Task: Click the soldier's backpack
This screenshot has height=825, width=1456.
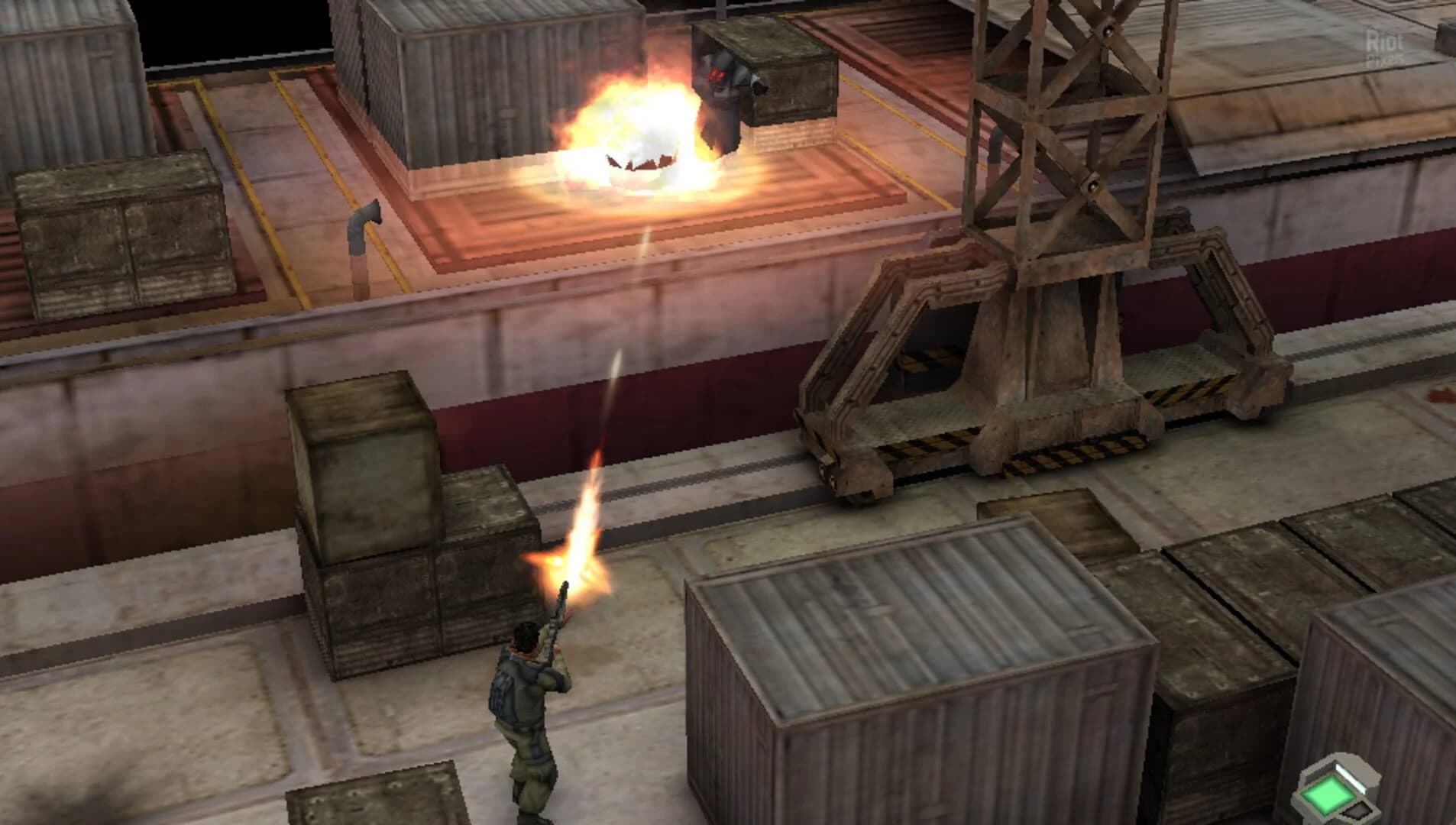Action: tap(504, 691)
